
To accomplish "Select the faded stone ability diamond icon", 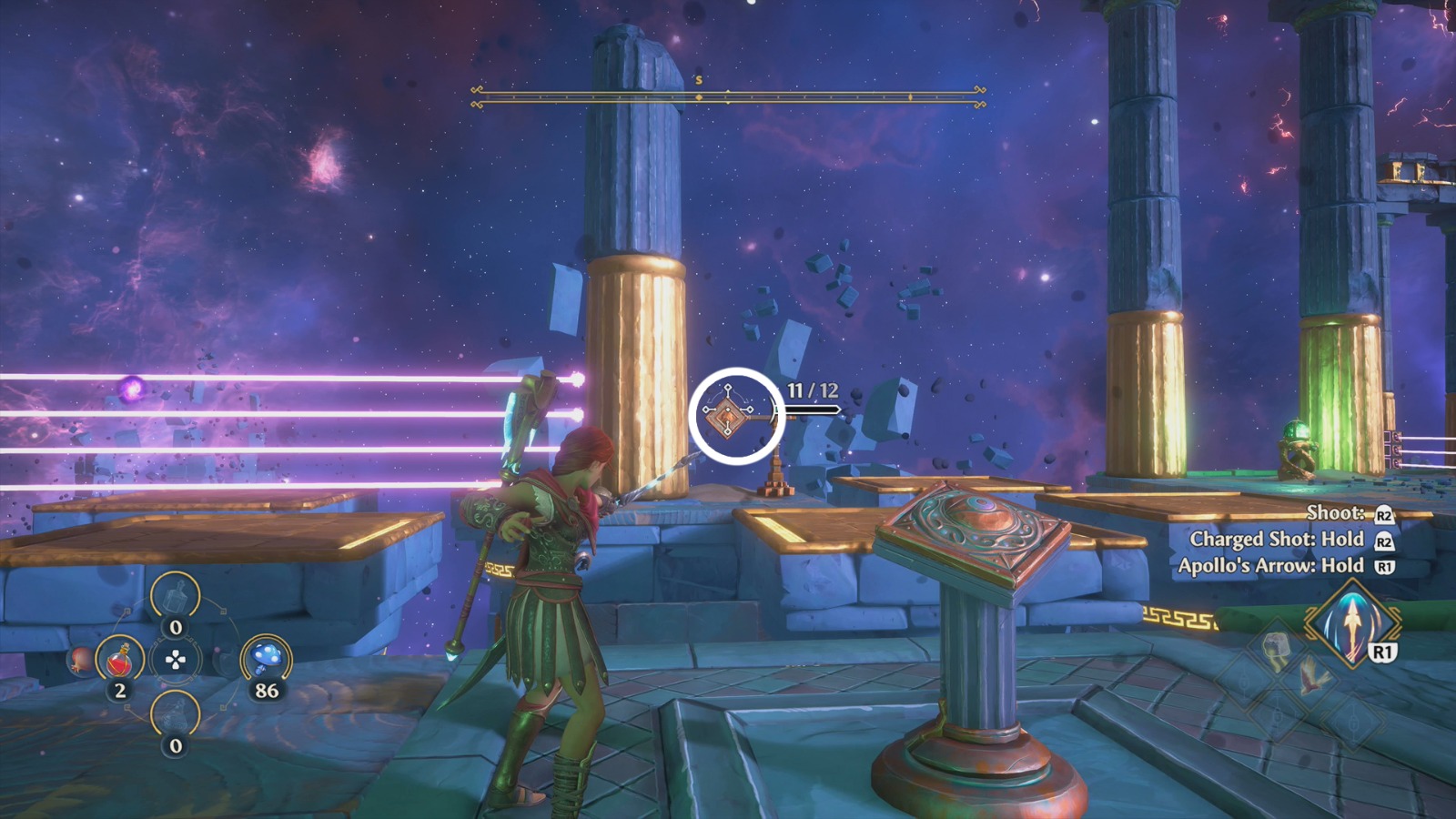I will pos(1276,648).
